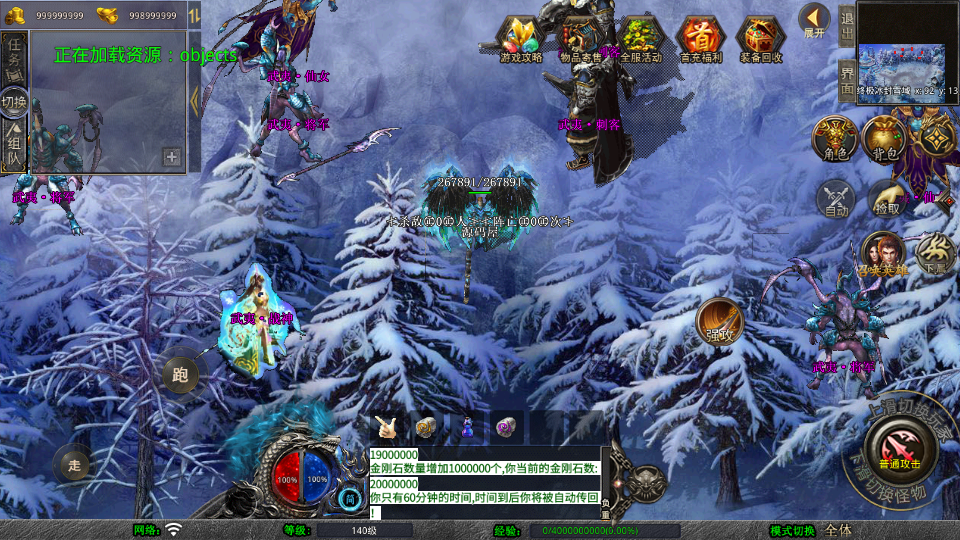Toggle the 跑 run movement button
This screenshot has width=960, height=540.
click(x=180, y=375)
